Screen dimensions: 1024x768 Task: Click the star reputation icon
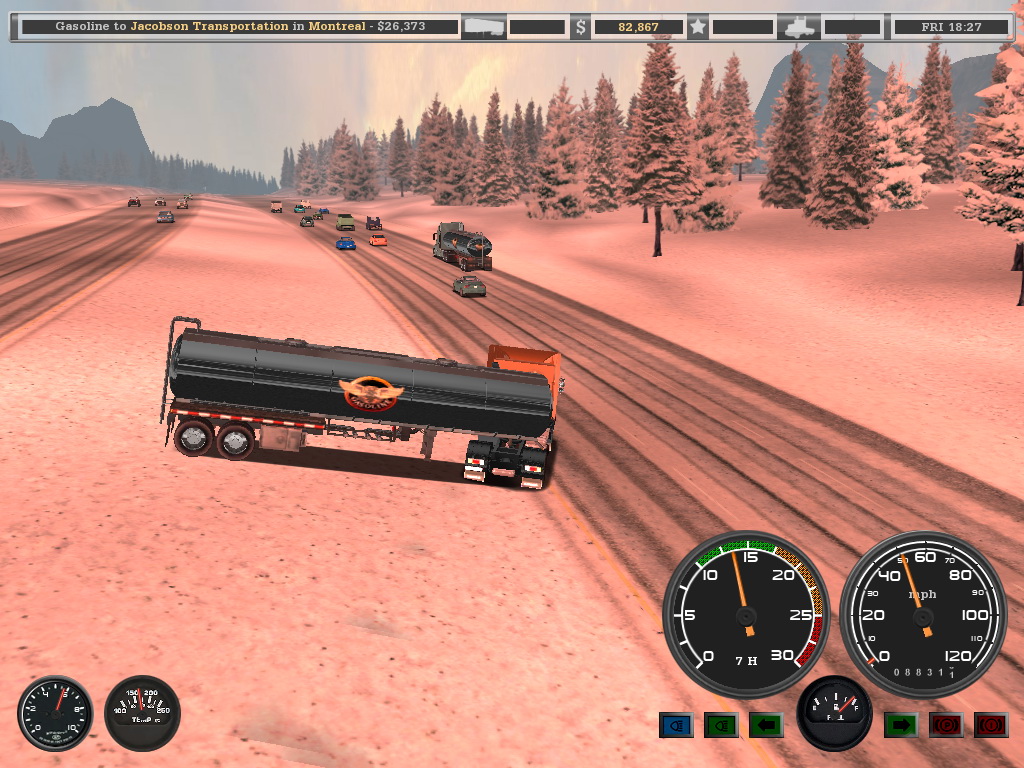pyautogui.click(x=698, y=27)
